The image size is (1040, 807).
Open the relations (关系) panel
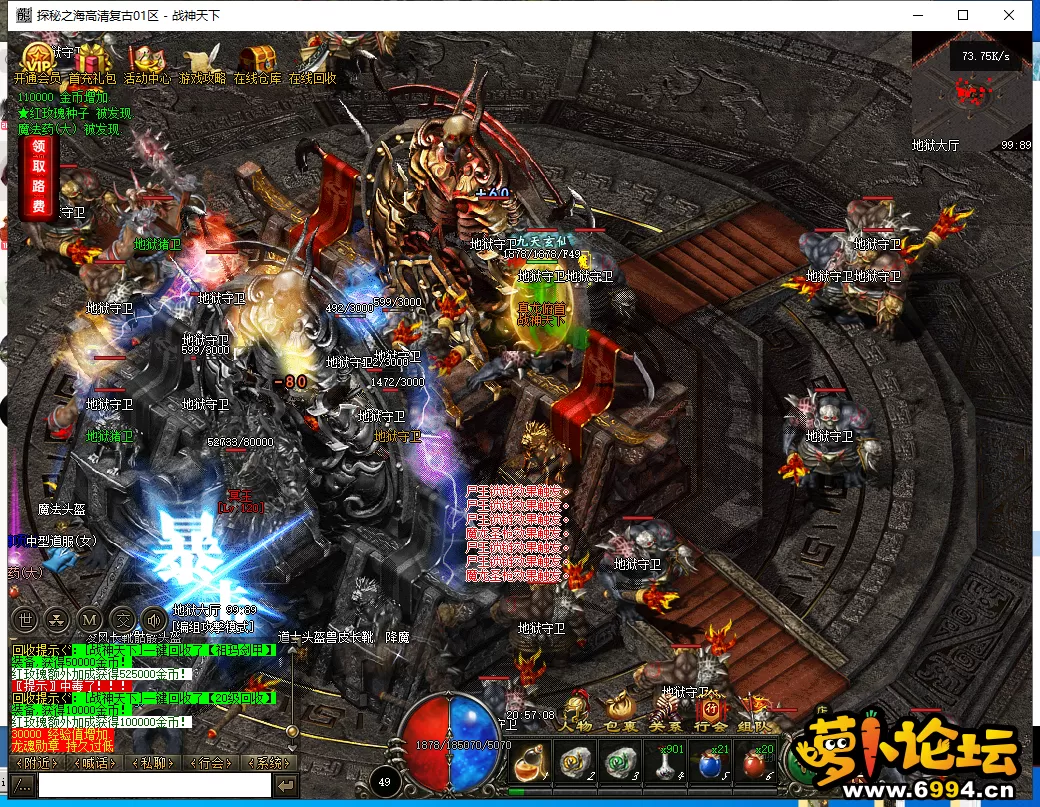point(665,713)
